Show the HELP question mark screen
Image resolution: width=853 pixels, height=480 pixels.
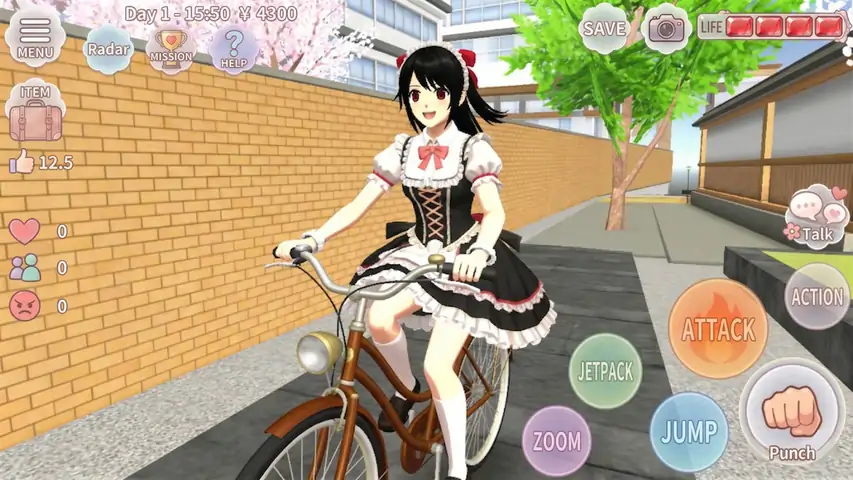(234, 48)
